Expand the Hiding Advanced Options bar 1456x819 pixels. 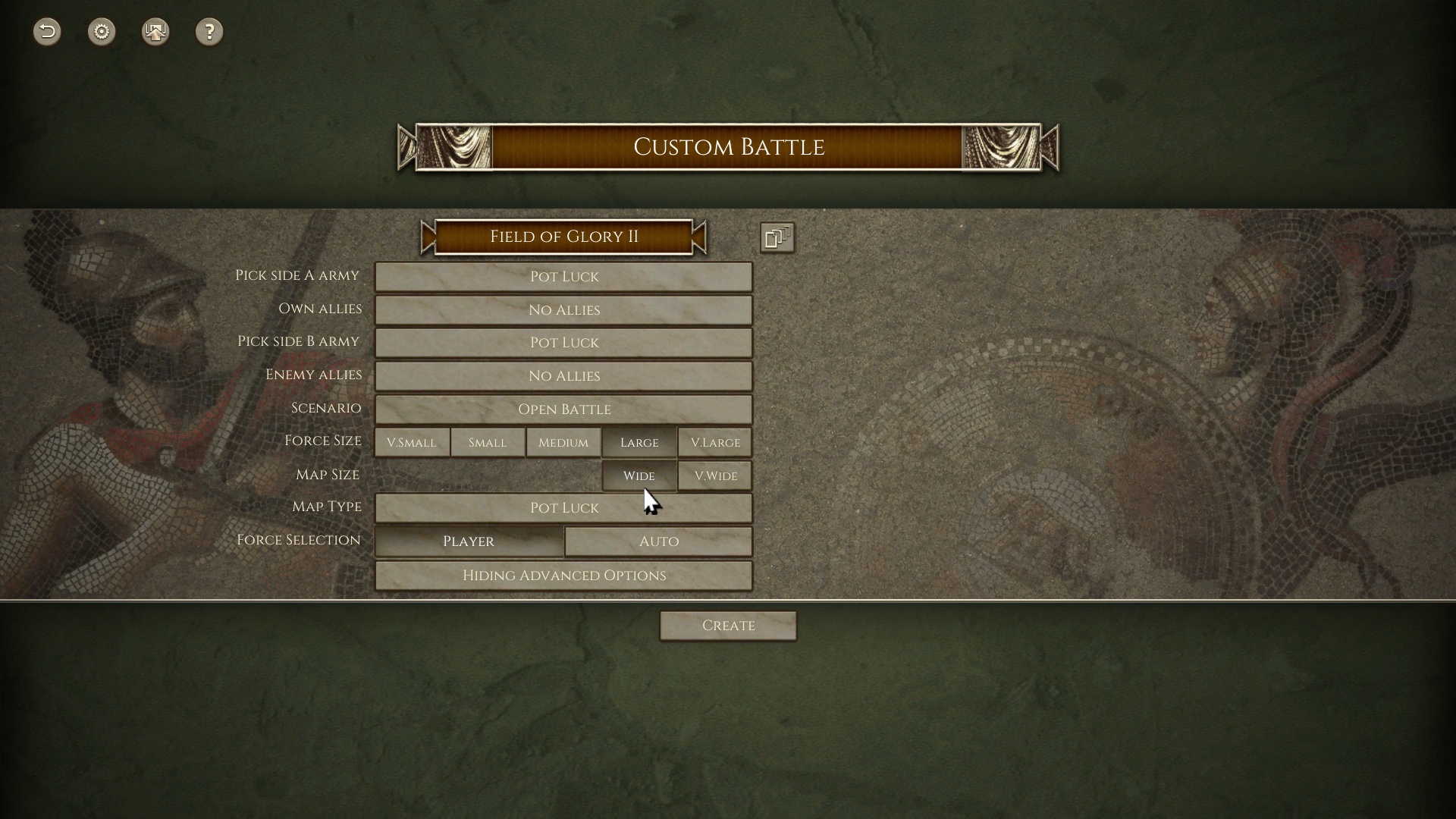tap(563, 576)
